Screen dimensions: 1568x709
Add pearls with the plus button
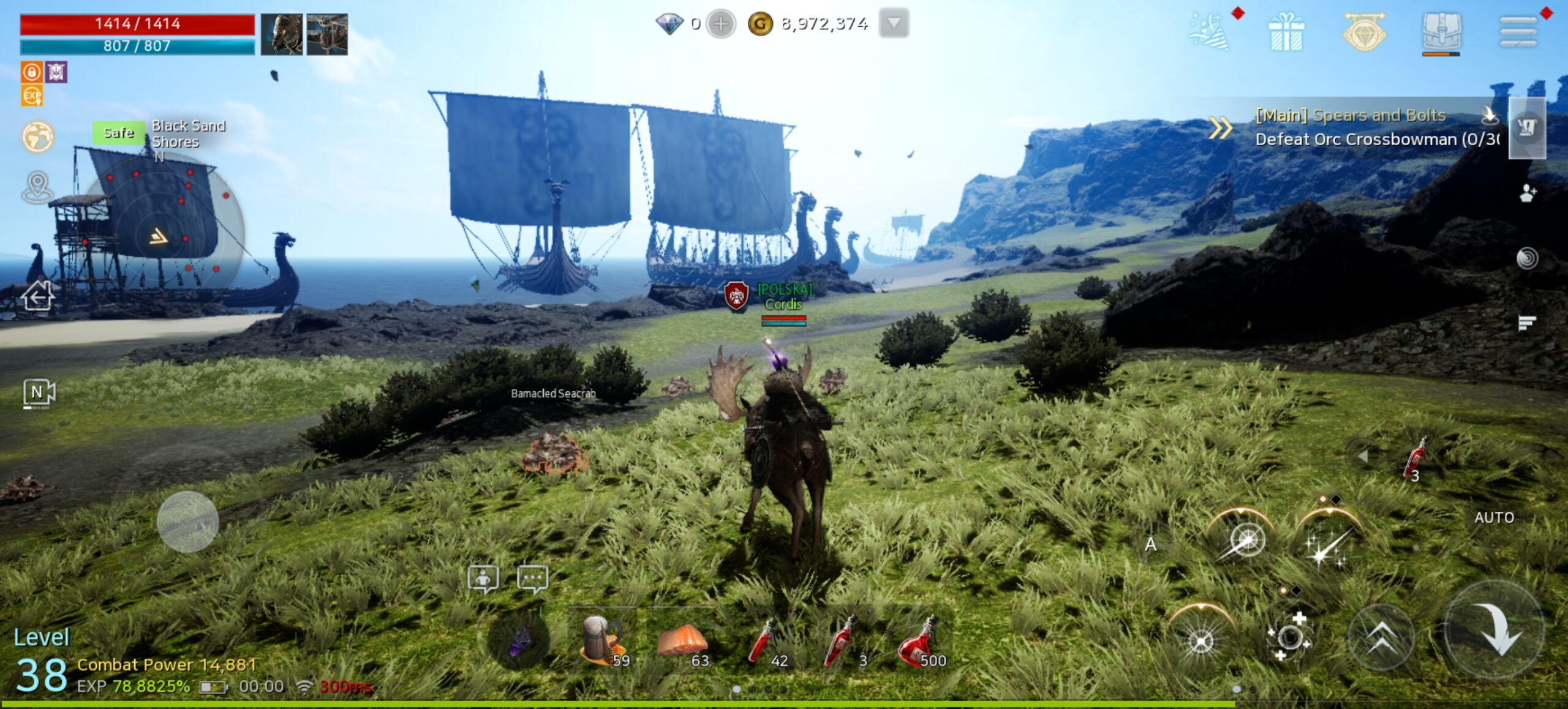click(721, 24)
